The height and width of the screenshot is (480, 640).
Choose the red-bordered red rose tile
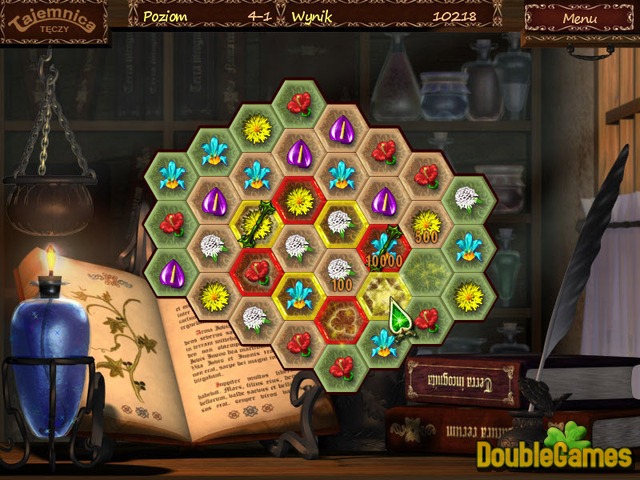(257, 270)
